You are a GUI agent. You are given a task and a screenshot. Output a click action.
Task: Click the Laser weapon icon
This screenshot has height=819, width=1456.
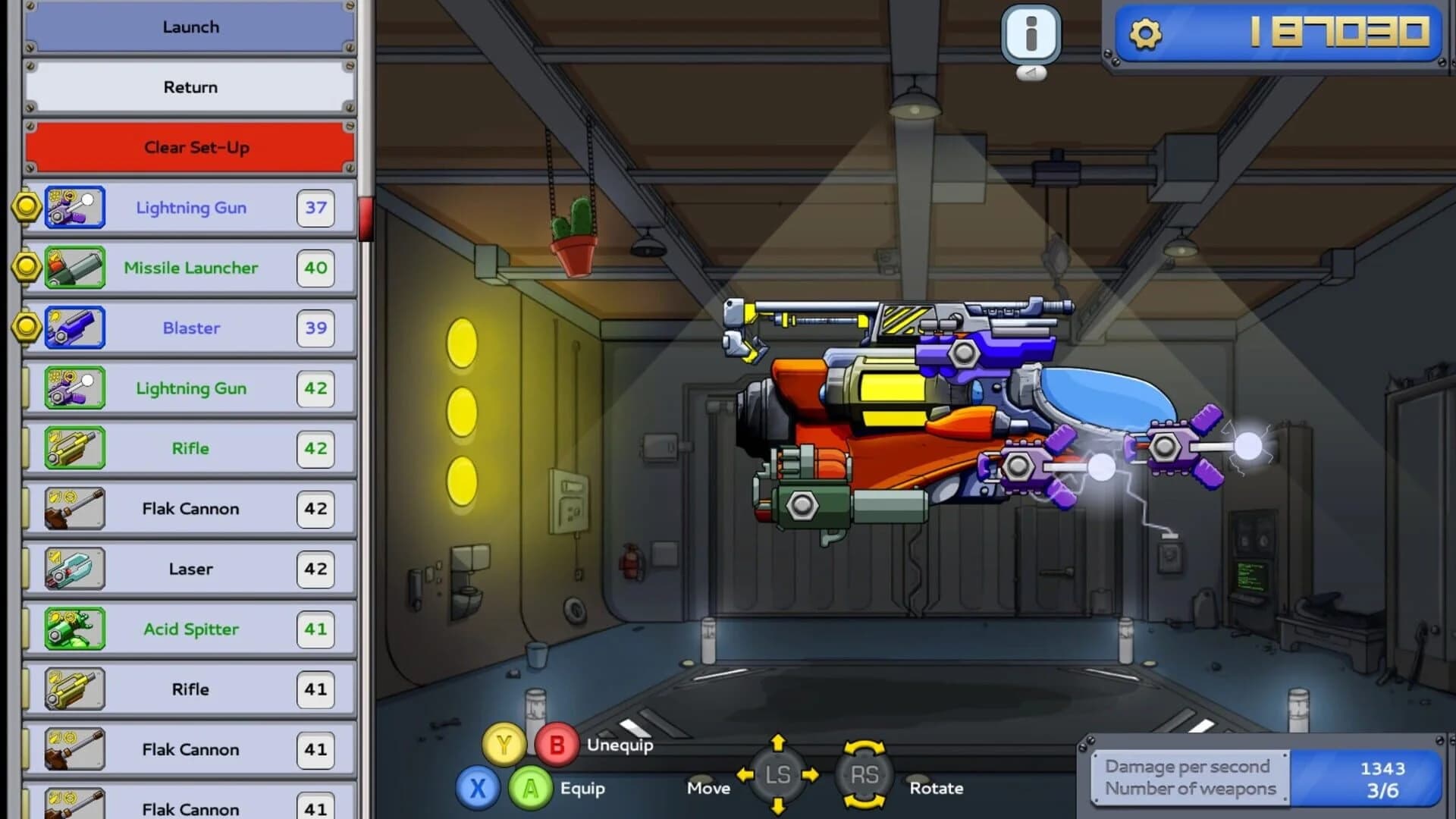pyautogui.click(x=74, y=569)
